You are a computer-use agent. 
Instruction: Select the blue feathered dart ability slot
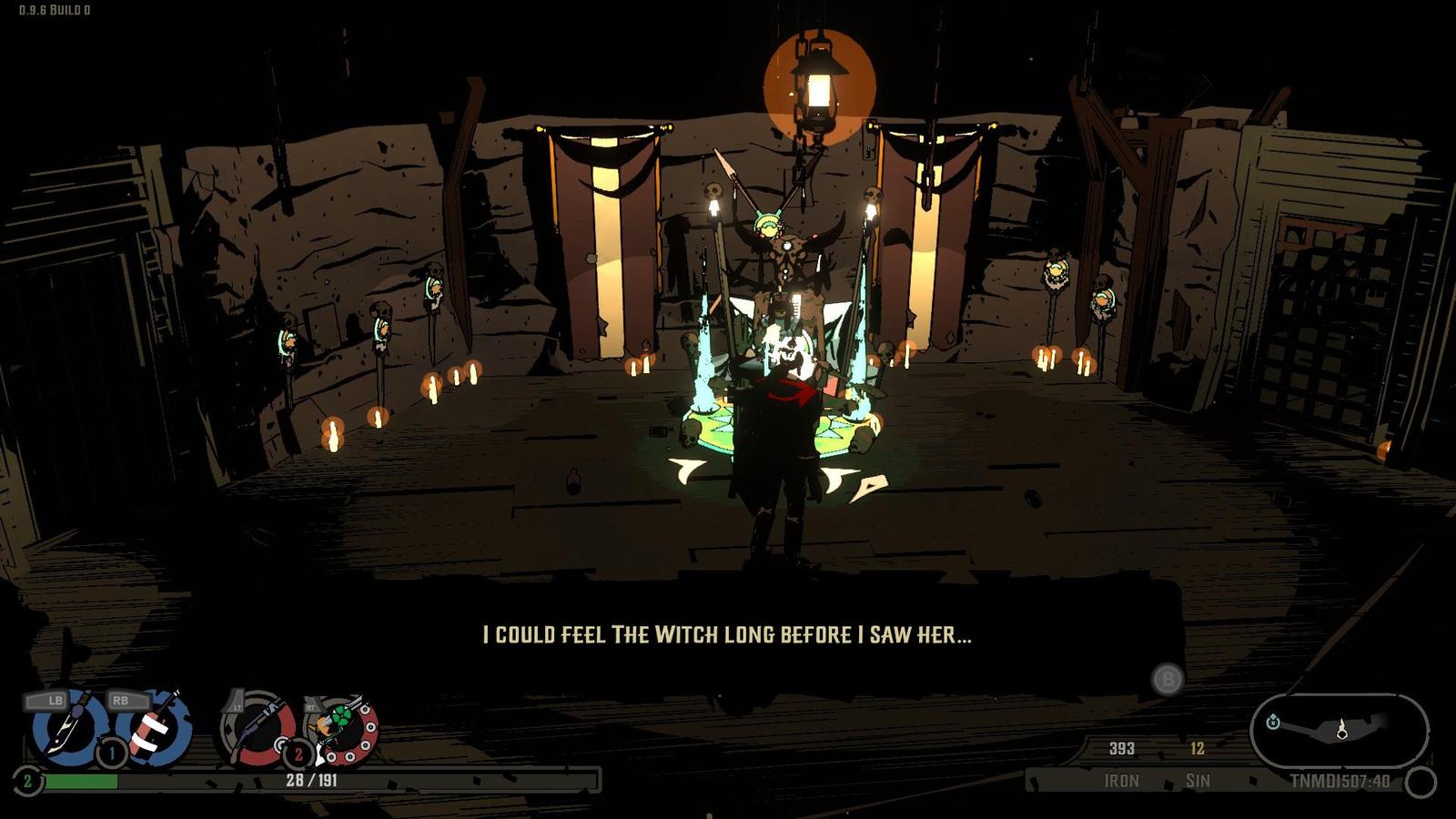[66, 726]
